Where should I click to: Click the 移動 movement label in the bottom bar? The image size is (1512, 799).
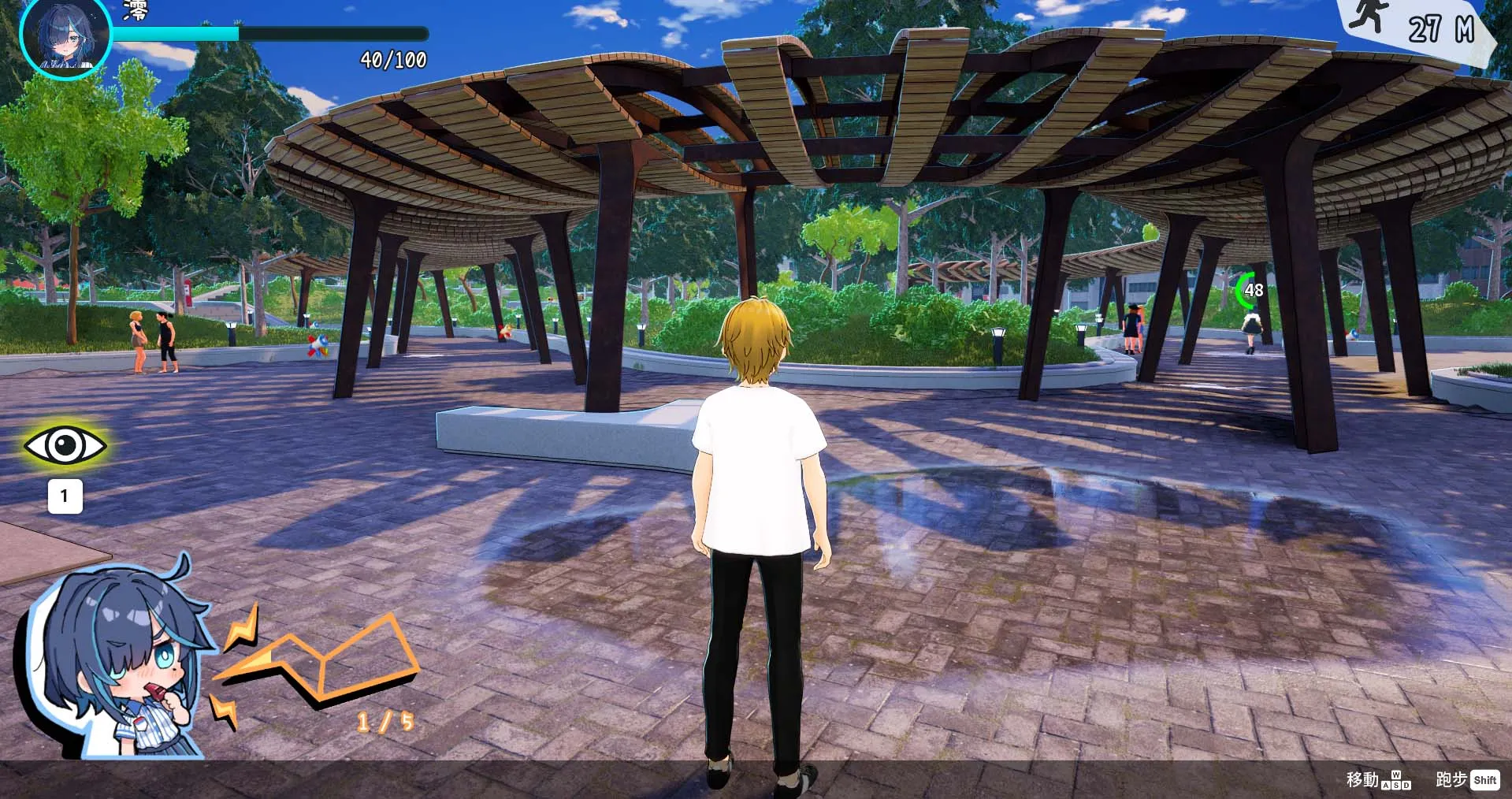1362,779
